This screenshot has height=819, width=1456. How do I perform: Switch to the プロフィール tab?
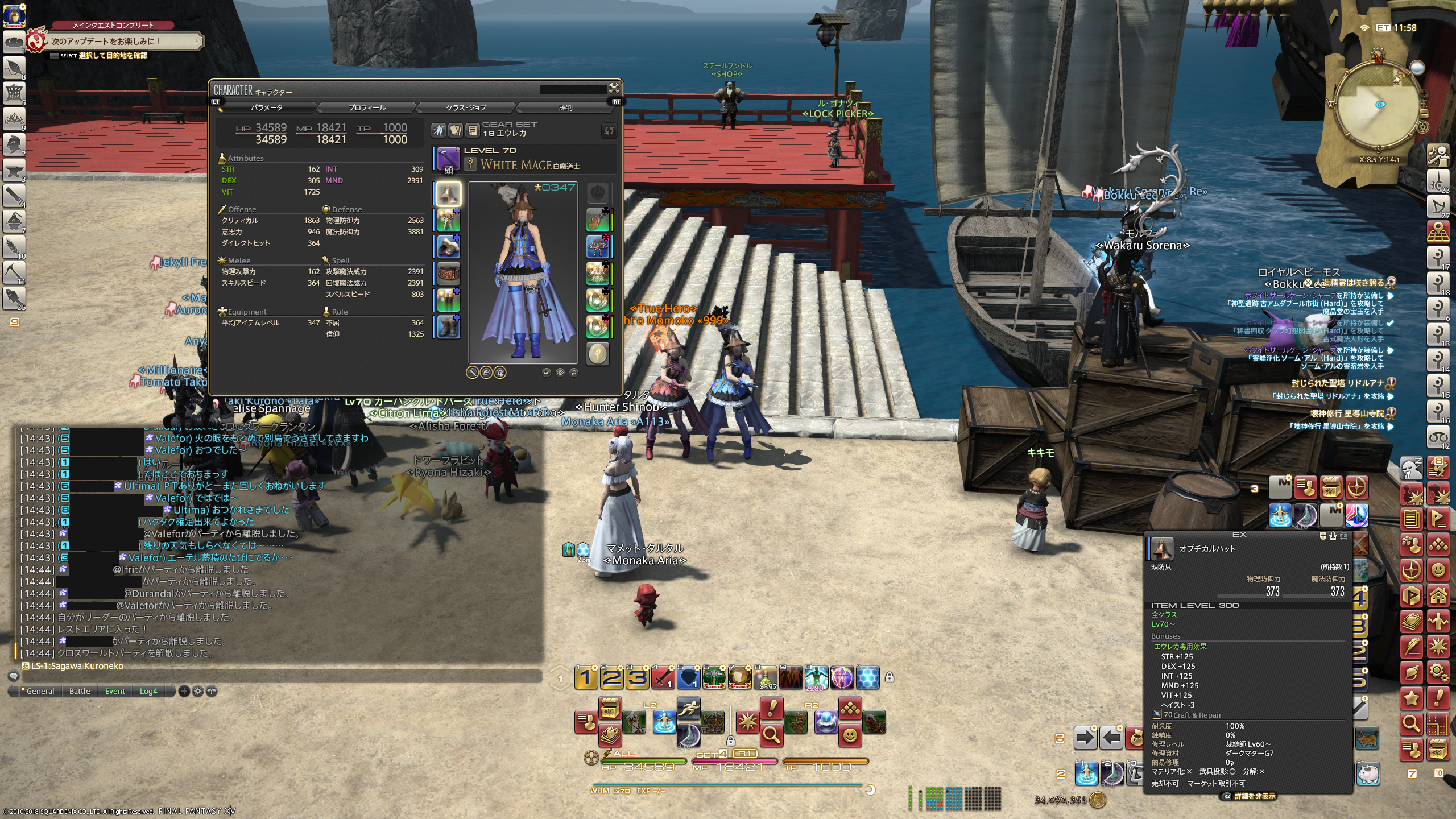pyautogui.click(x=367, y=107)
